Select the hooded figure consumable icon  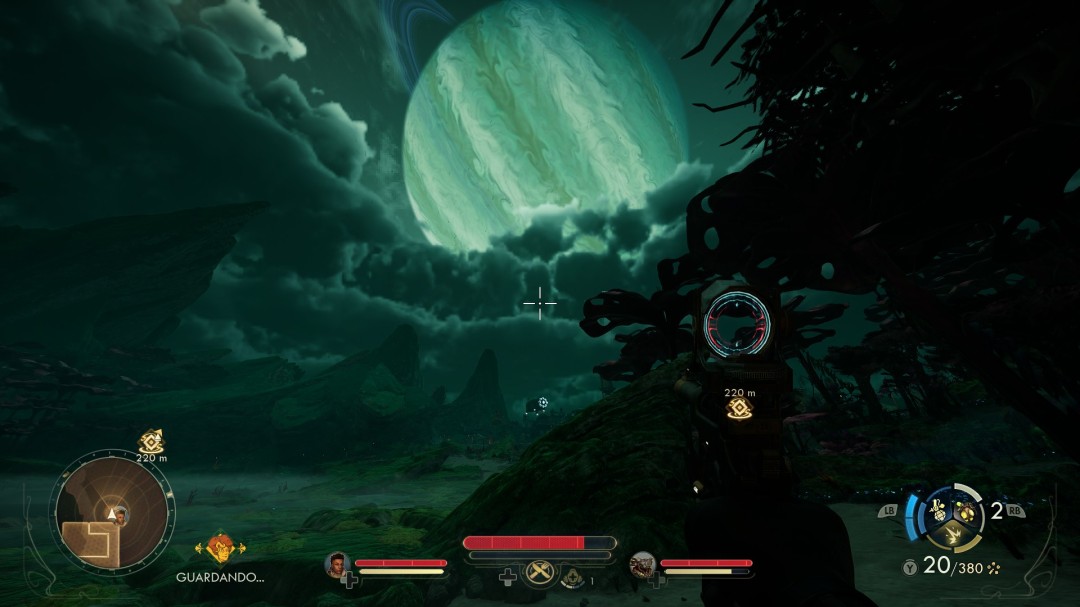[571, 576]
